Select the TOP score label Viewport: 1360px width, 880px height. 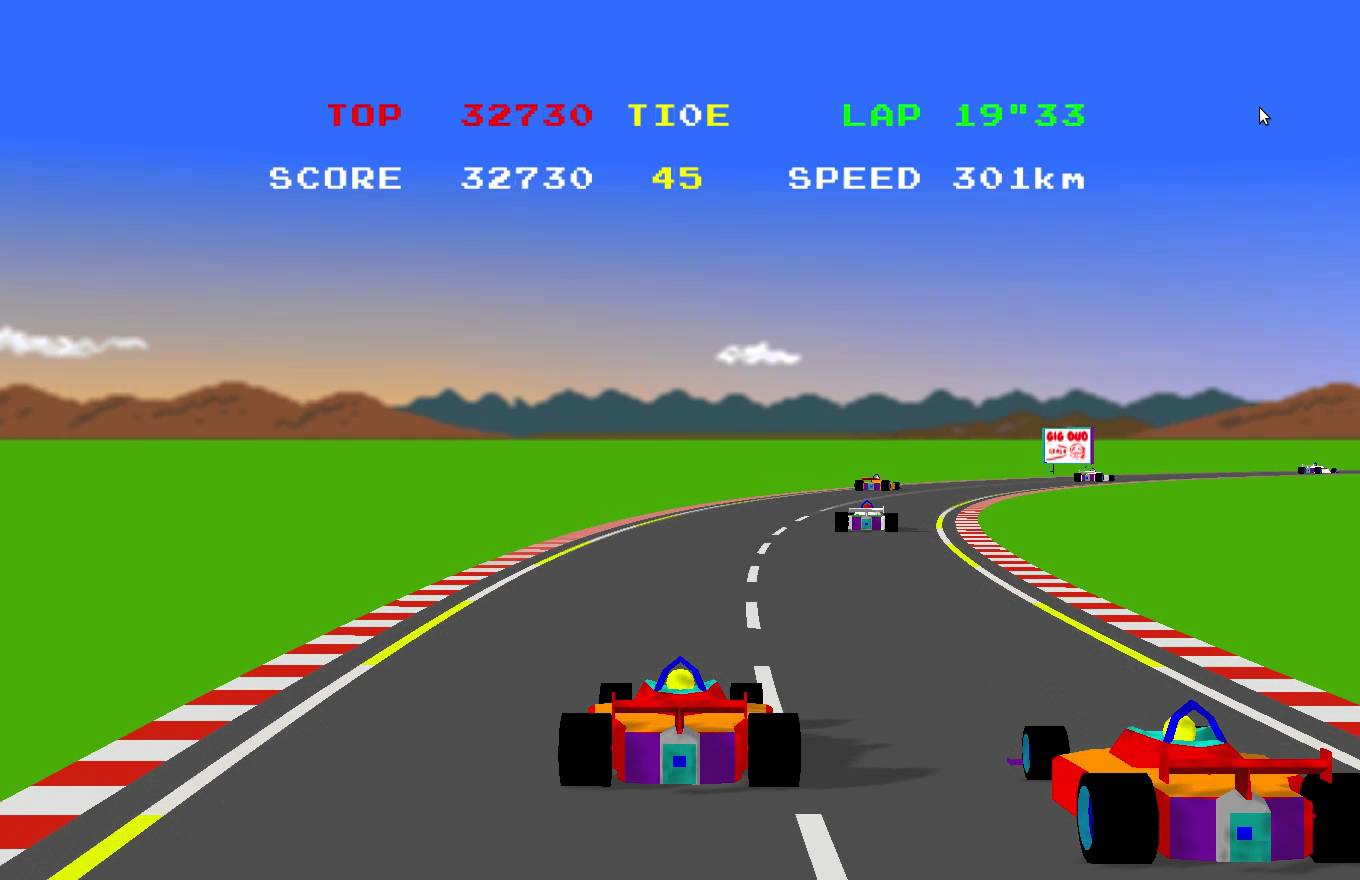pyautogui.click(x=364, y=114)
